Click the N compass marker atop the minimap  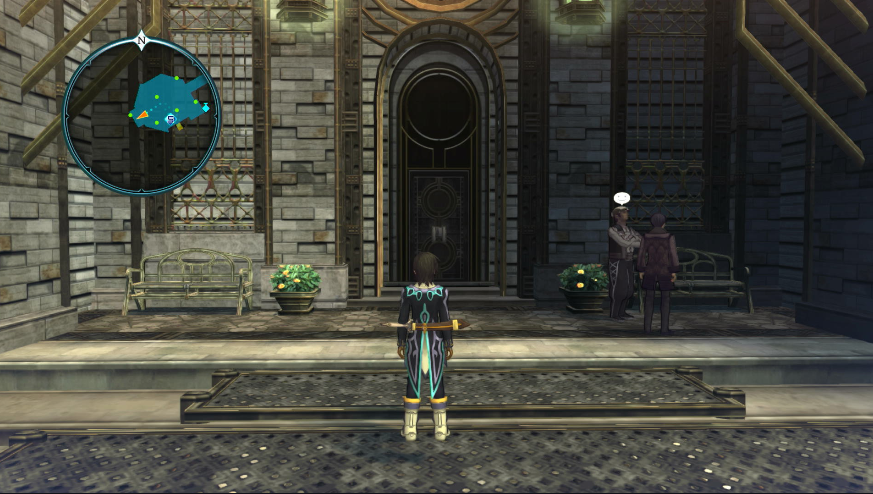pyautogui.click(x=141, y=41)
